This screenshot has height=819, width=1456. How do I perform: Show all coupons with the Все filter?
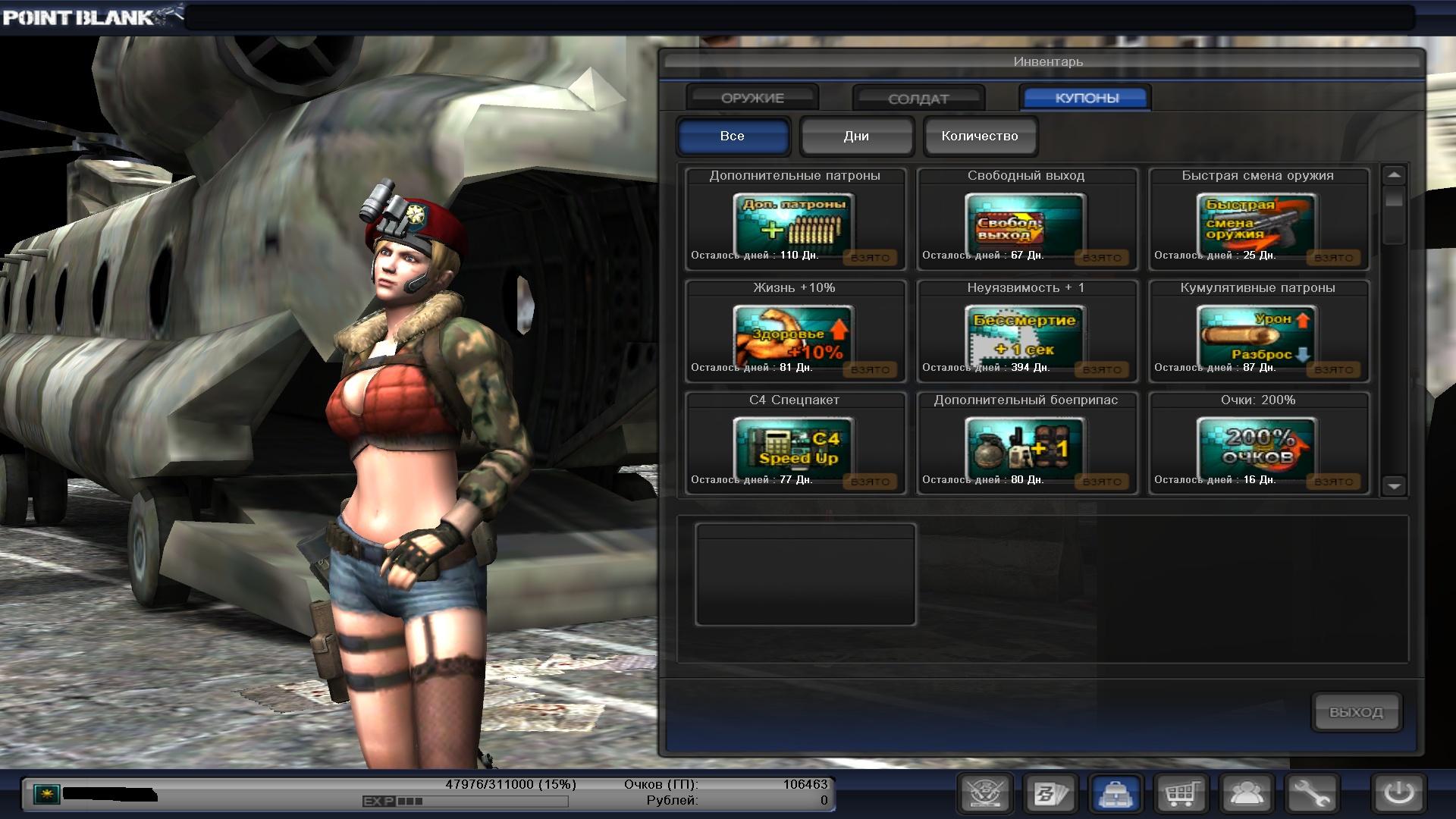click(x=733, y=136)
